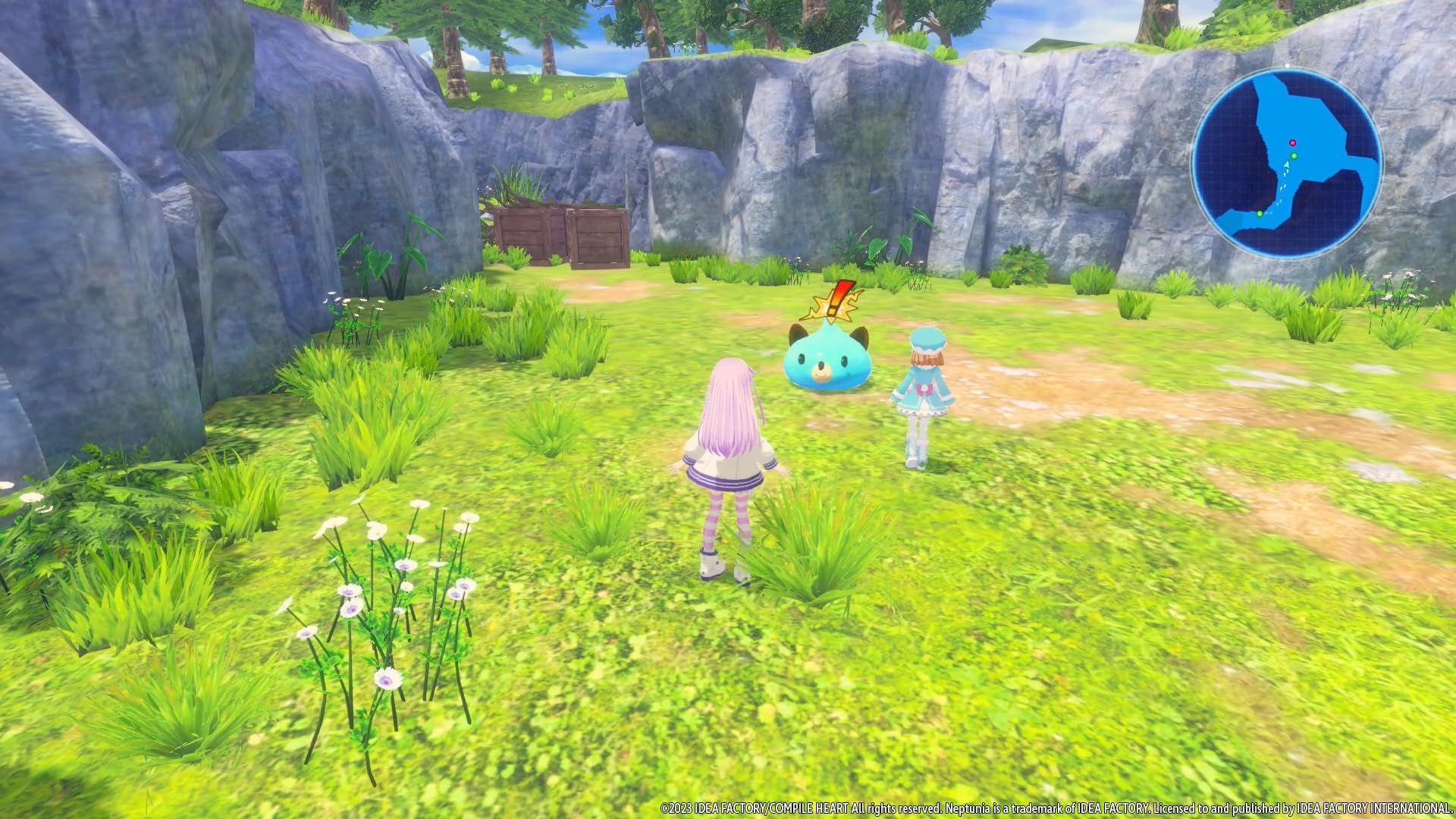1456x819 pixels.
Task: Click the lower-left green minimap marker
Action: click(x=1259, y=214)
